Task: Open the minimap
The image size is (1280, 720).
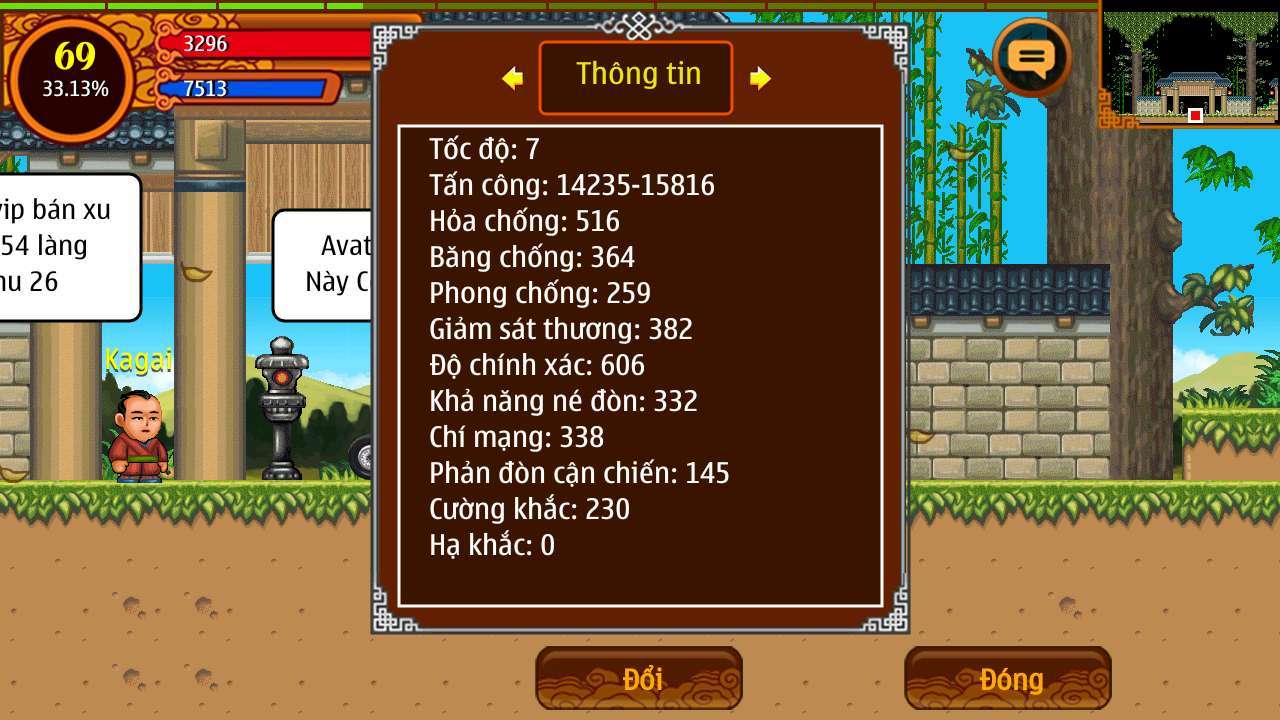Action: coord(1190,63)
